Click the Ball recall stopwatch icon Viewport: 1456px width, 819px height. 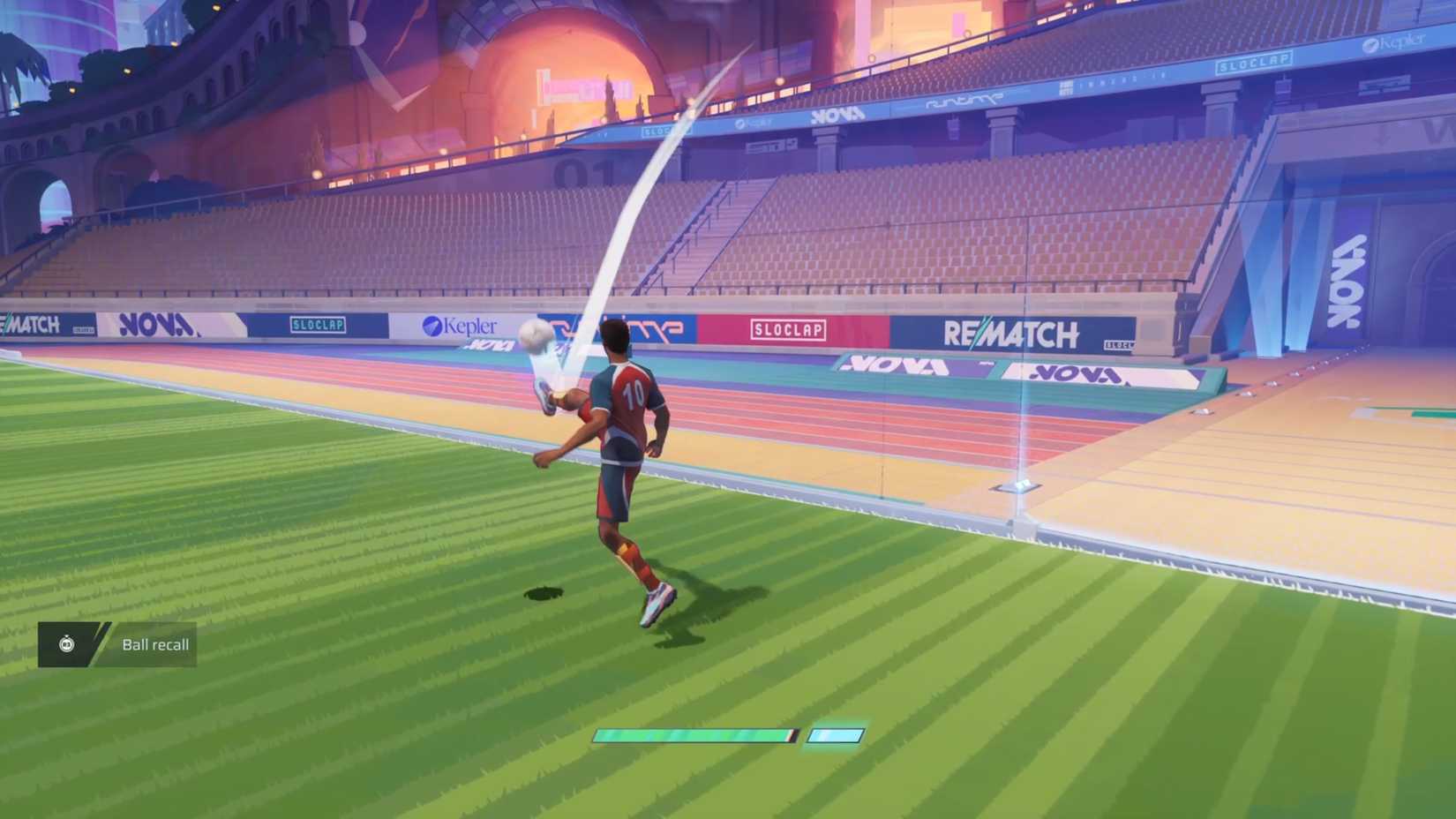click(67, 644)
